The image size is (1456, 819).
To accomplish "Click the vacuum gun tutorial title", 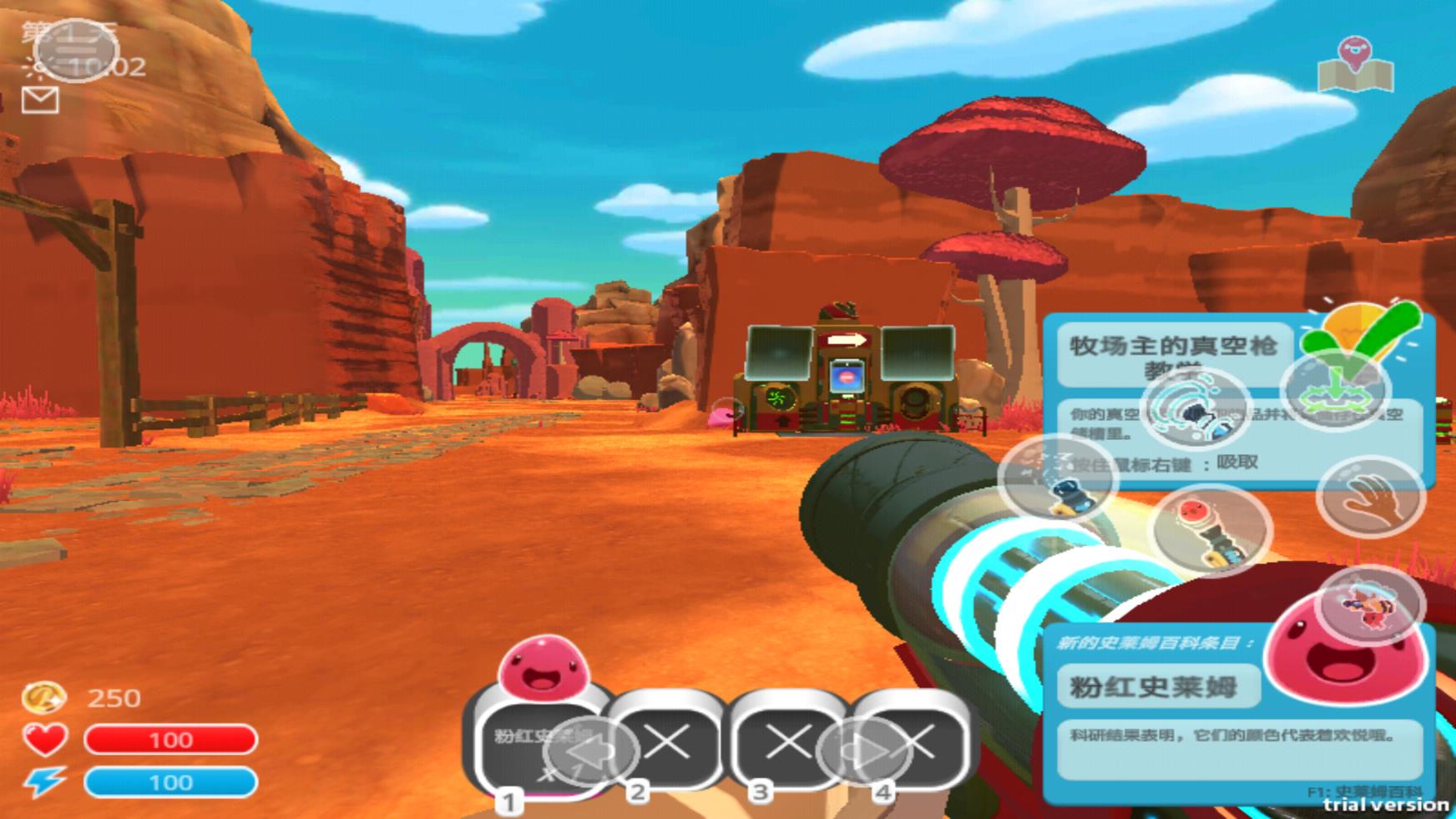I will coord(1173,348).
